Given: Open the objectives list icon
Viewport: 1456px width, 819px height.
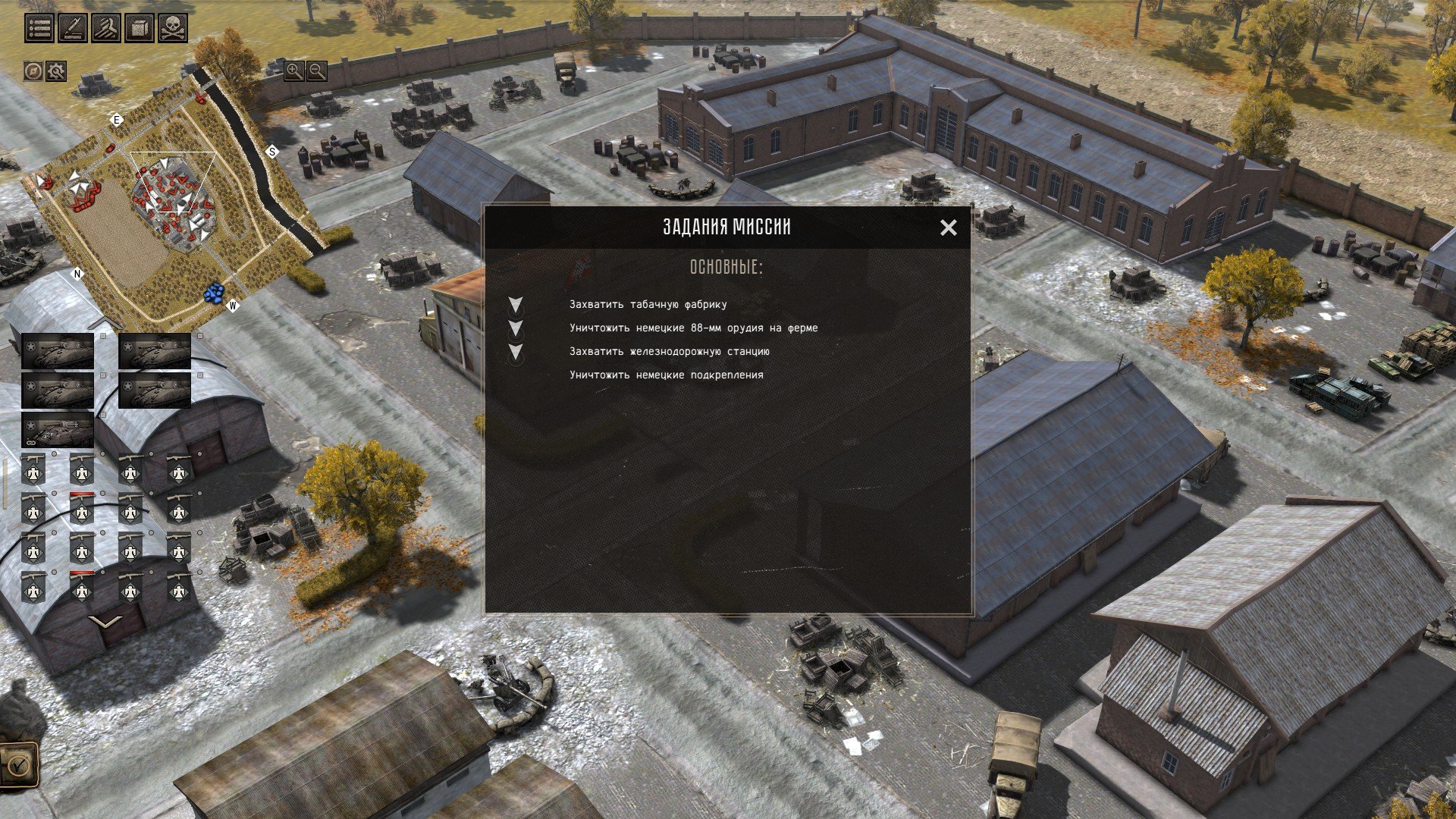Looking at the screenshot, I should pos(39,29).
